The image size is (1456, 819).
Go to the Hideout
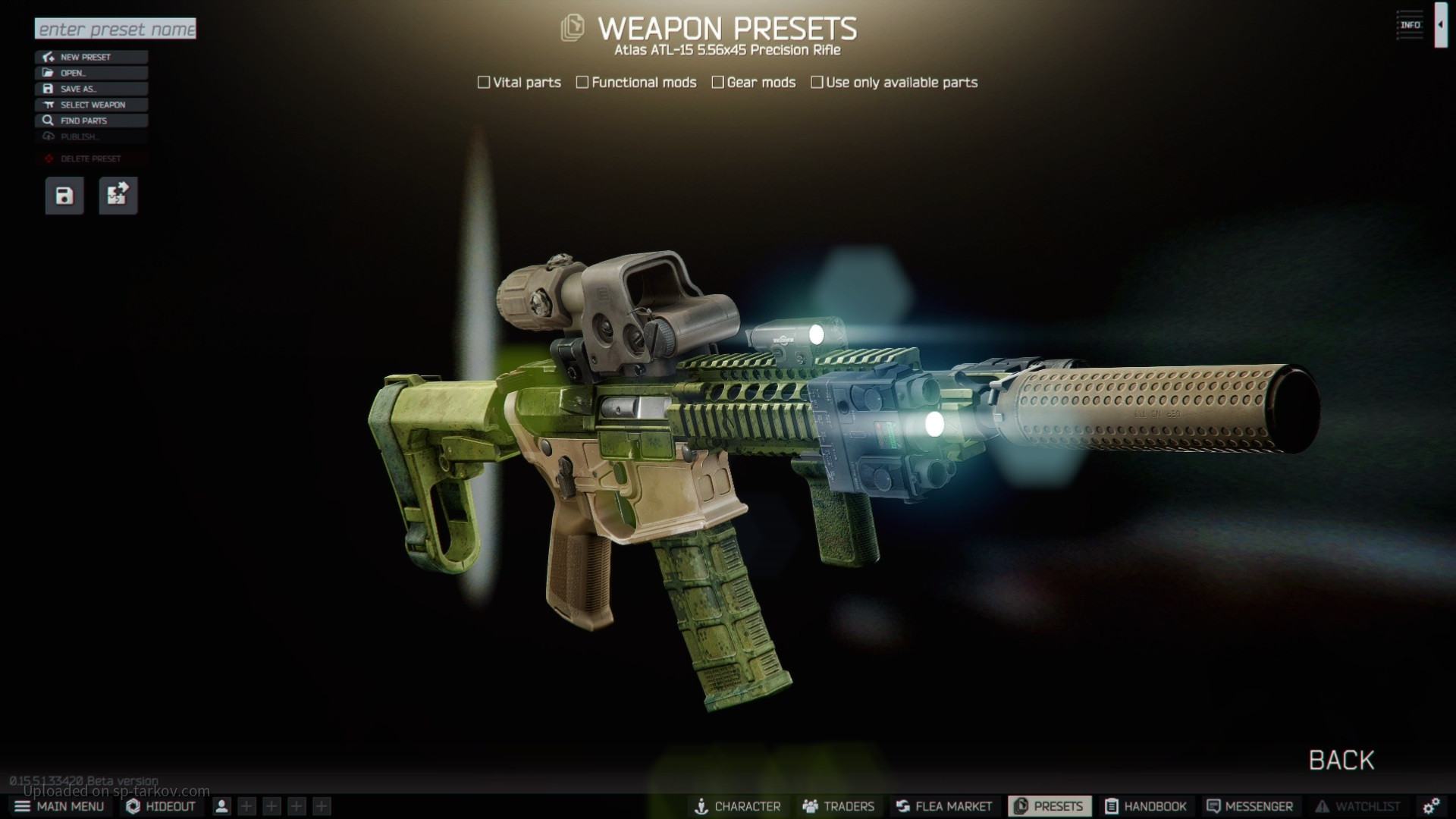pyautogui.click(x=161, y=806)
